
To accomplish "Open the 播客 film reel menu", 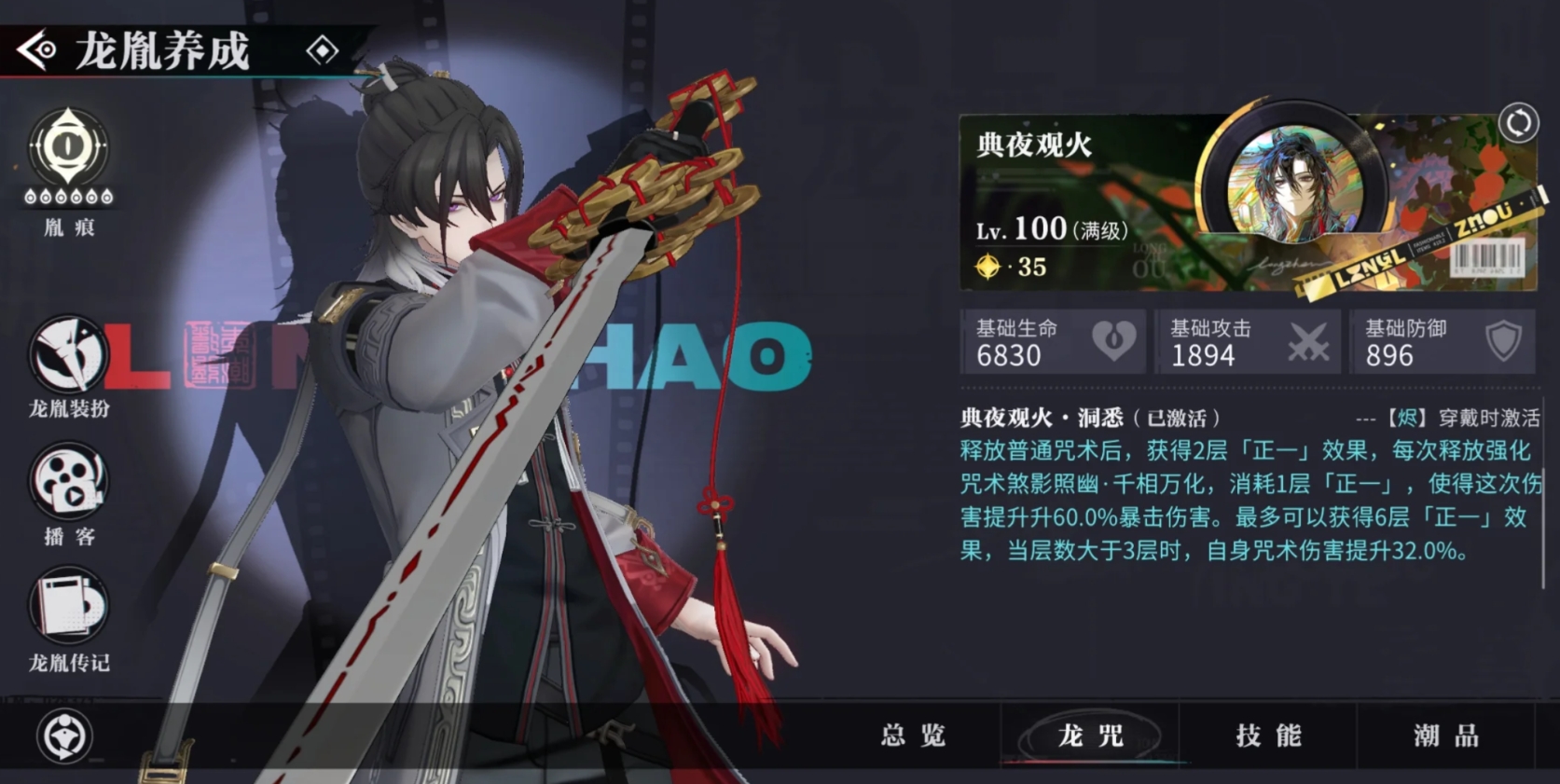I will click(x=68, y=483).
